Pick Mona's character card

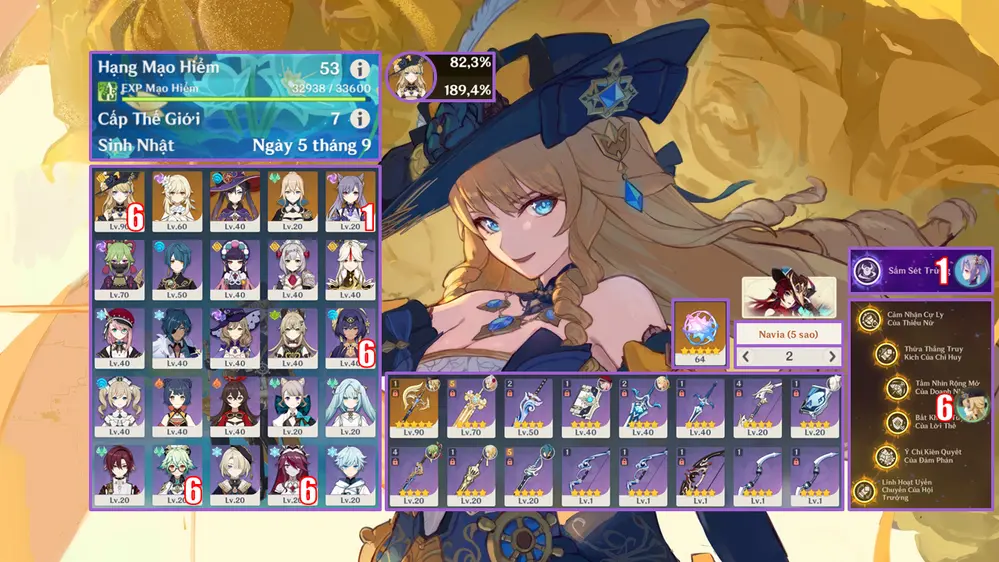tap(234, 198)
